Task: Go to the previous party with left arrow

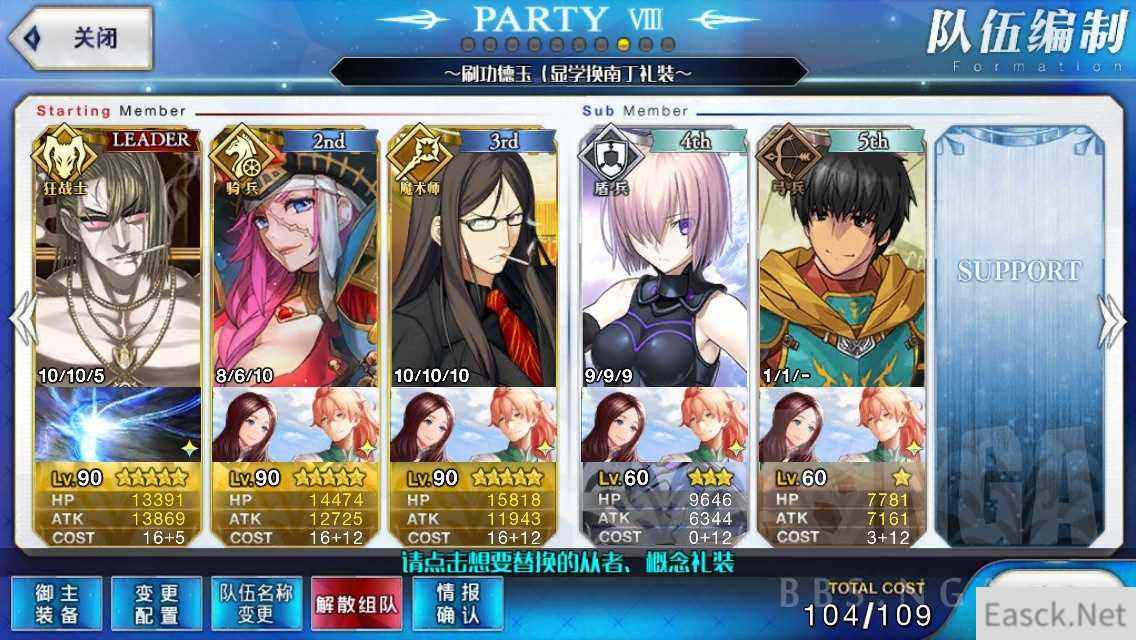Action: [22, 322]
